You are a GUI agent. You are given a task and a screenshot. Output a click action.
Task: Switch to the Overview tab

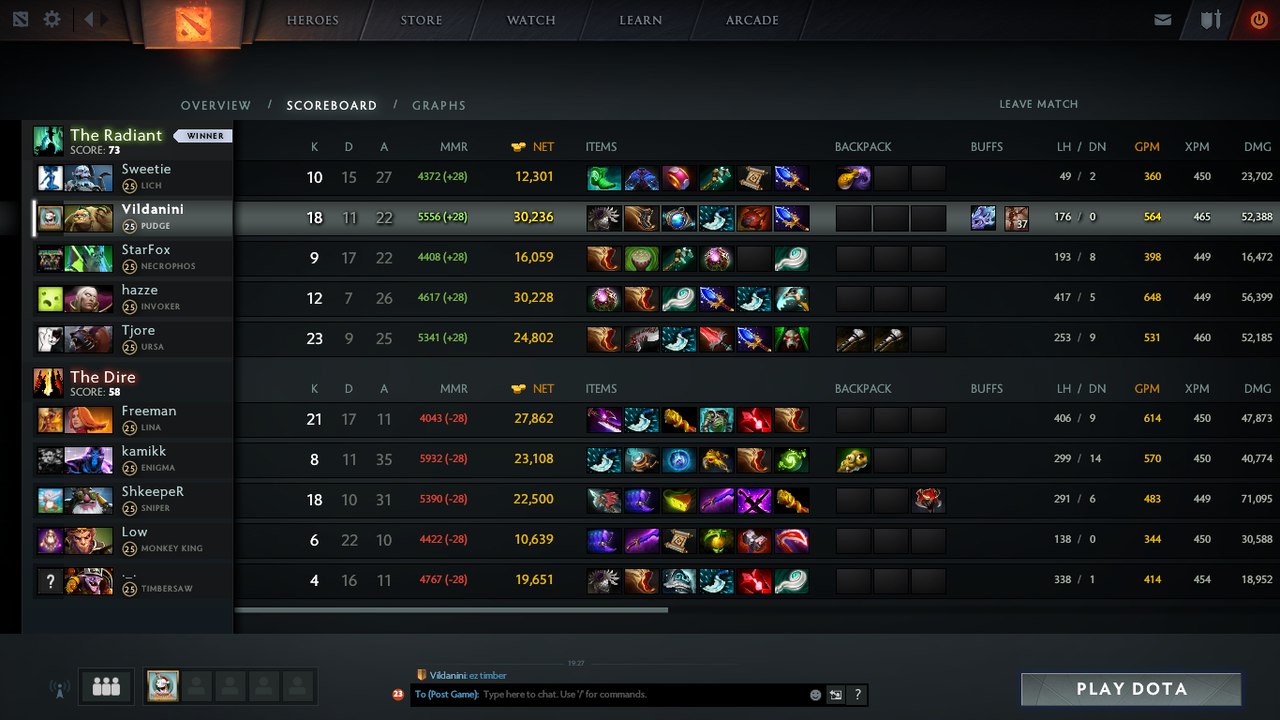pos(216,105)
